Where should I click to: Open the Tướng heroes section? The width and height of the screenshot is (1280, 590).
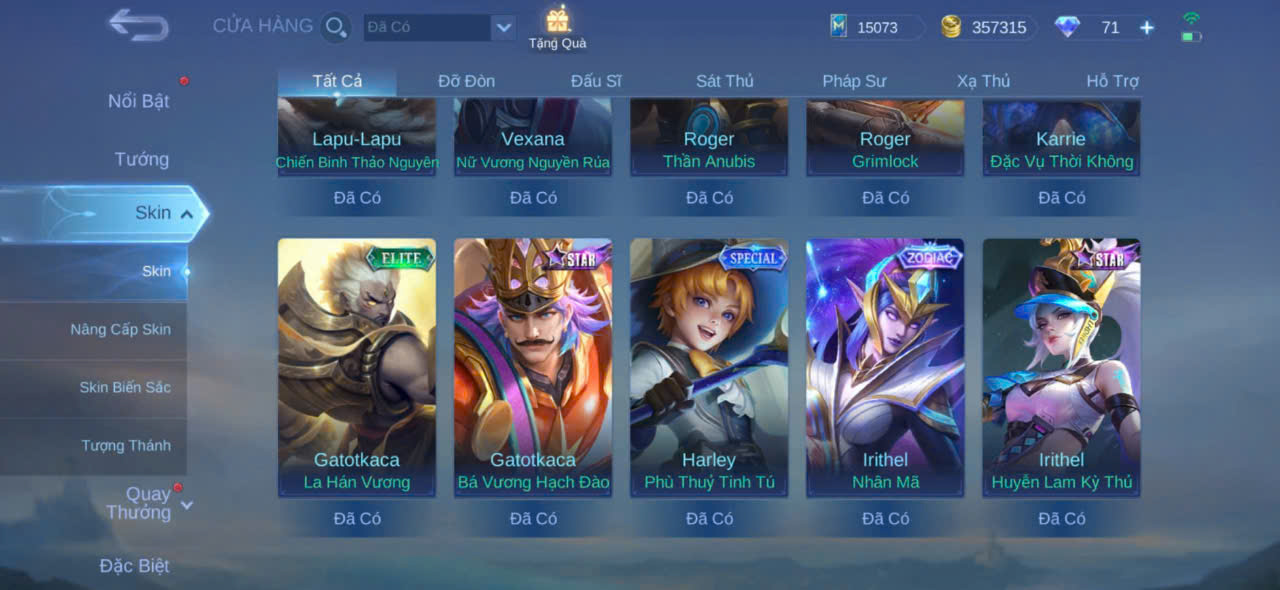tap(141, 159)
